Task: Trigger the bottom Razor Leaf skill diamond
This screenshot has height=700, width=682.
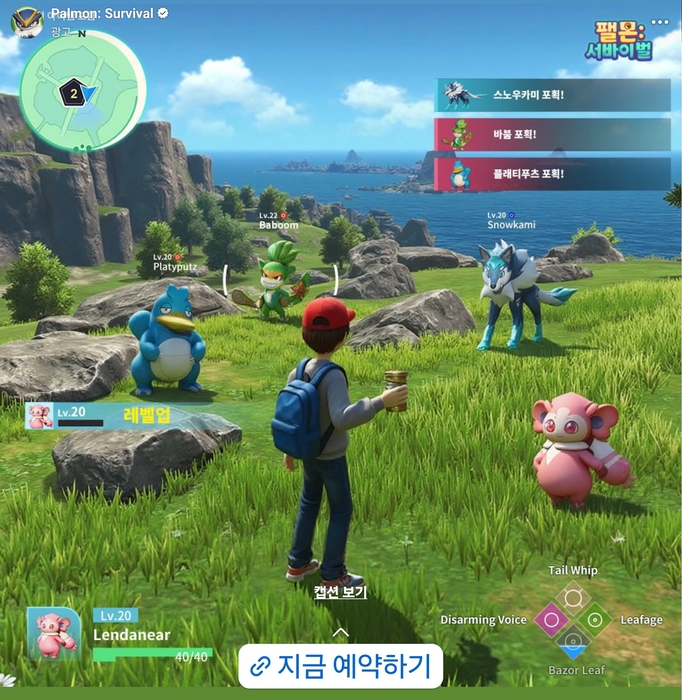Action: (573, 642)
